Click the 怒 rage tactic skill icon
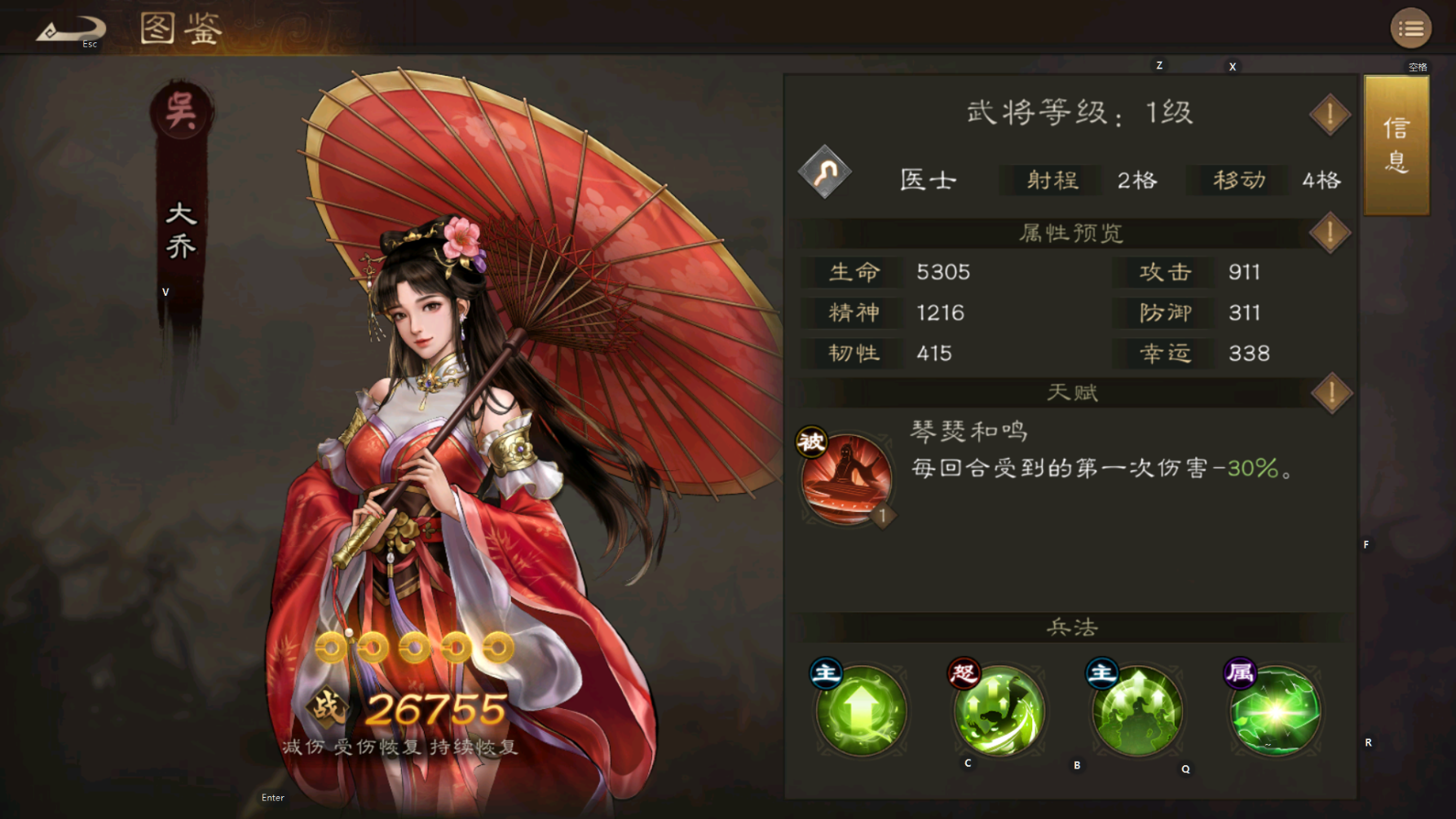1456x819 pixels. click(999, 711)
